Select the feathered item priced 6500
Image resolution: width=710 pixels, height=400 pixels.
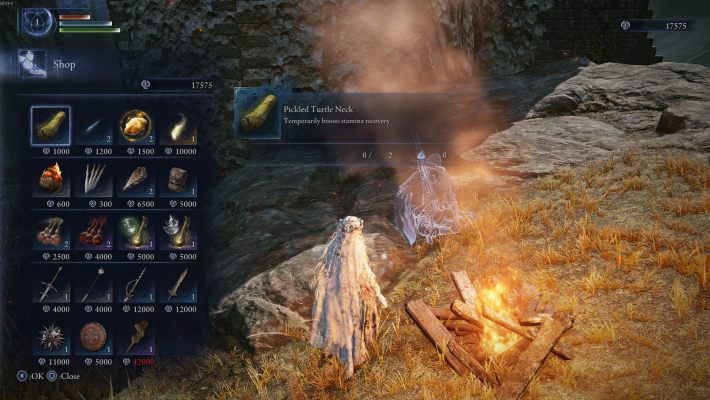pos(135,178)
